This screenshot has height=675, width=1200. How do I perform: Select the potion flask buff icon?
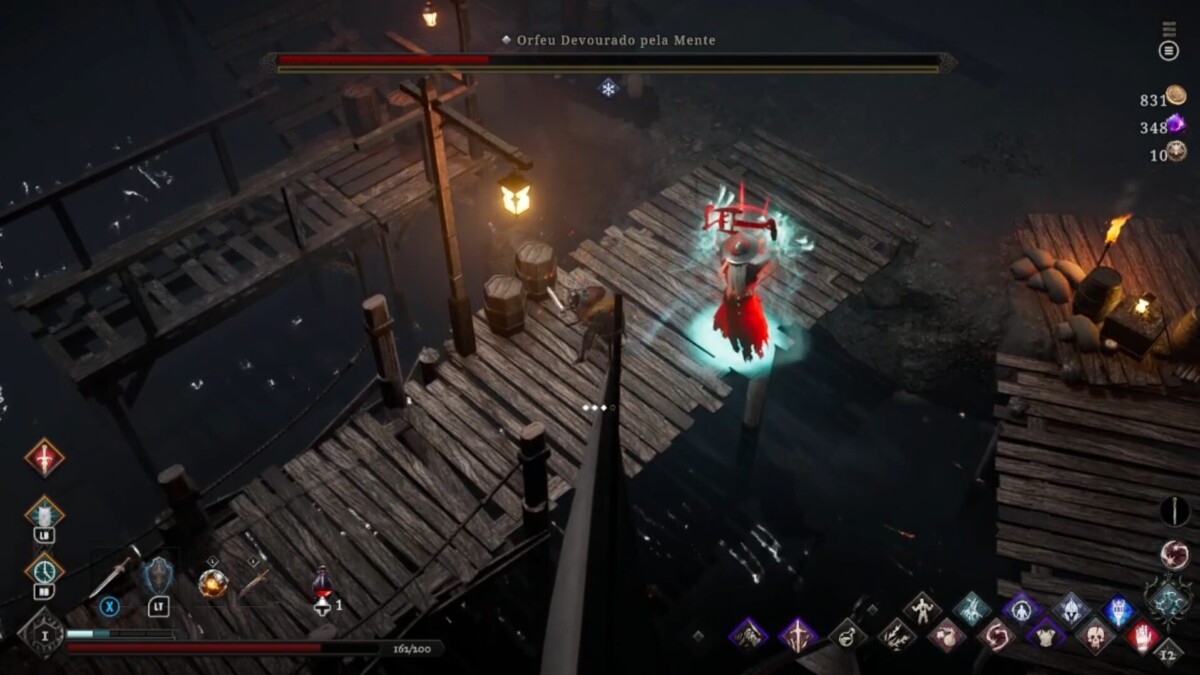point(847,633)
